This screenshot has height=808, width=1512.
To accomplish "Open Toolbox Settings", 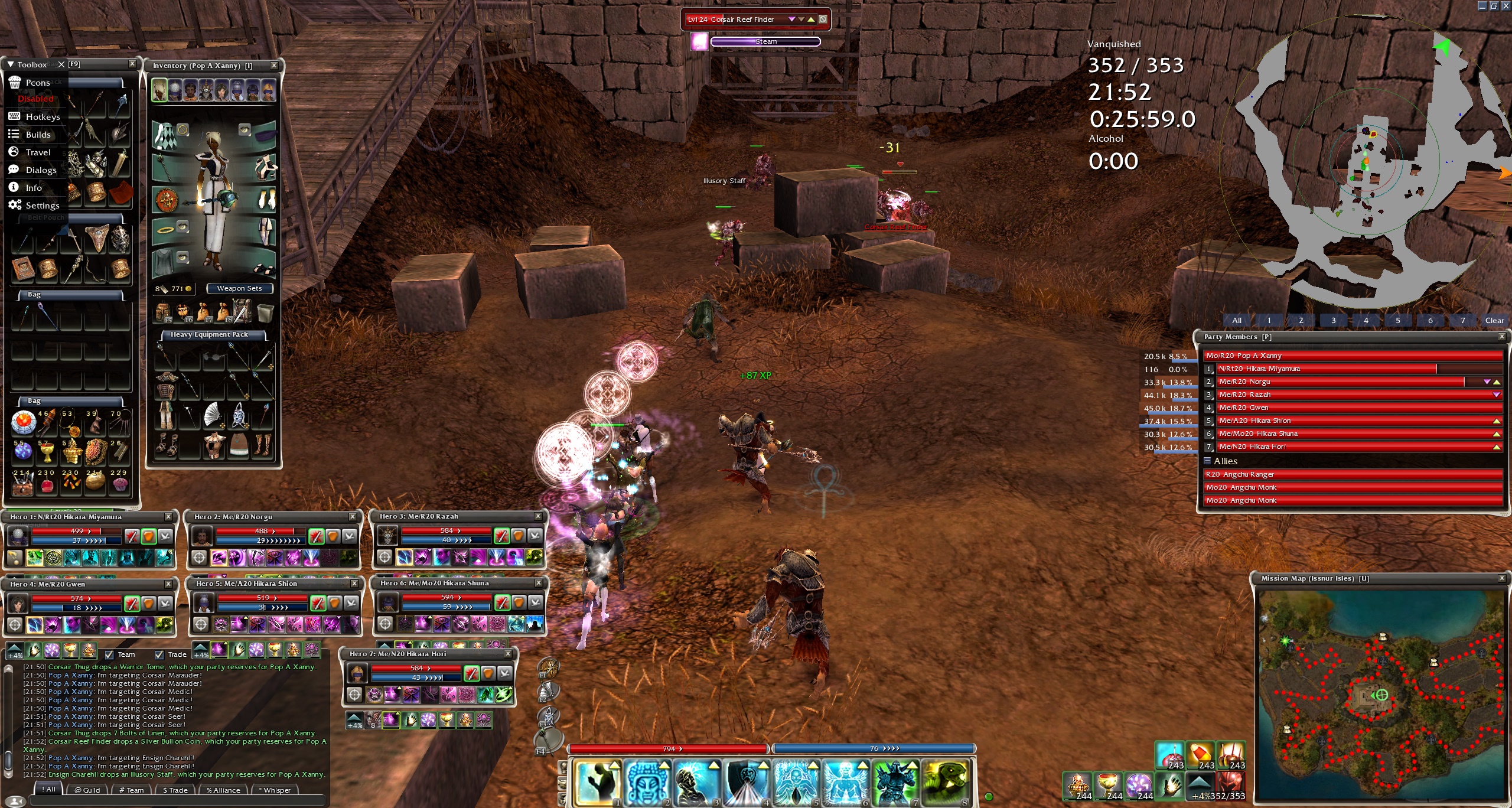I will click(x=42, y=206).
